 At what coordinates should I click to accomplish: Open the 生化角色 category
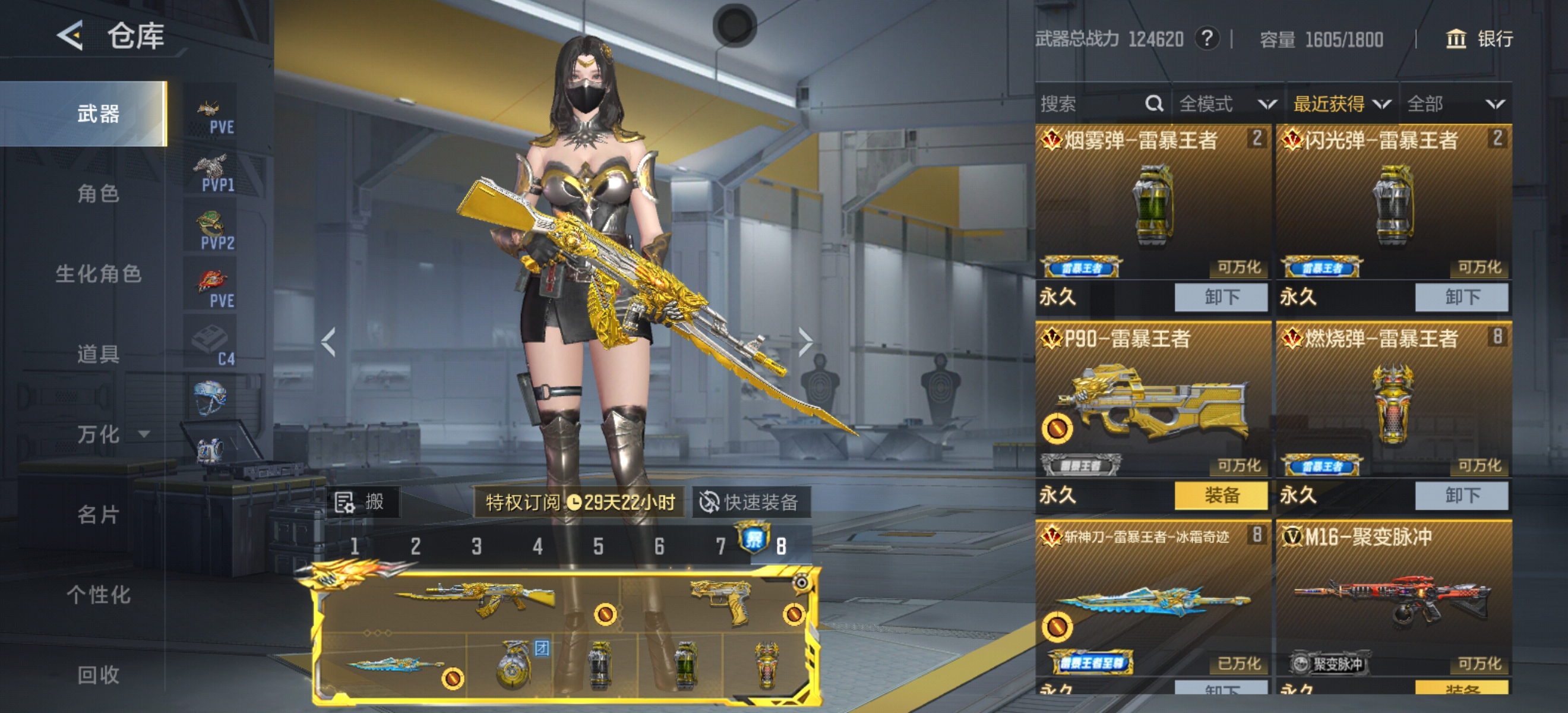(98, 274)
